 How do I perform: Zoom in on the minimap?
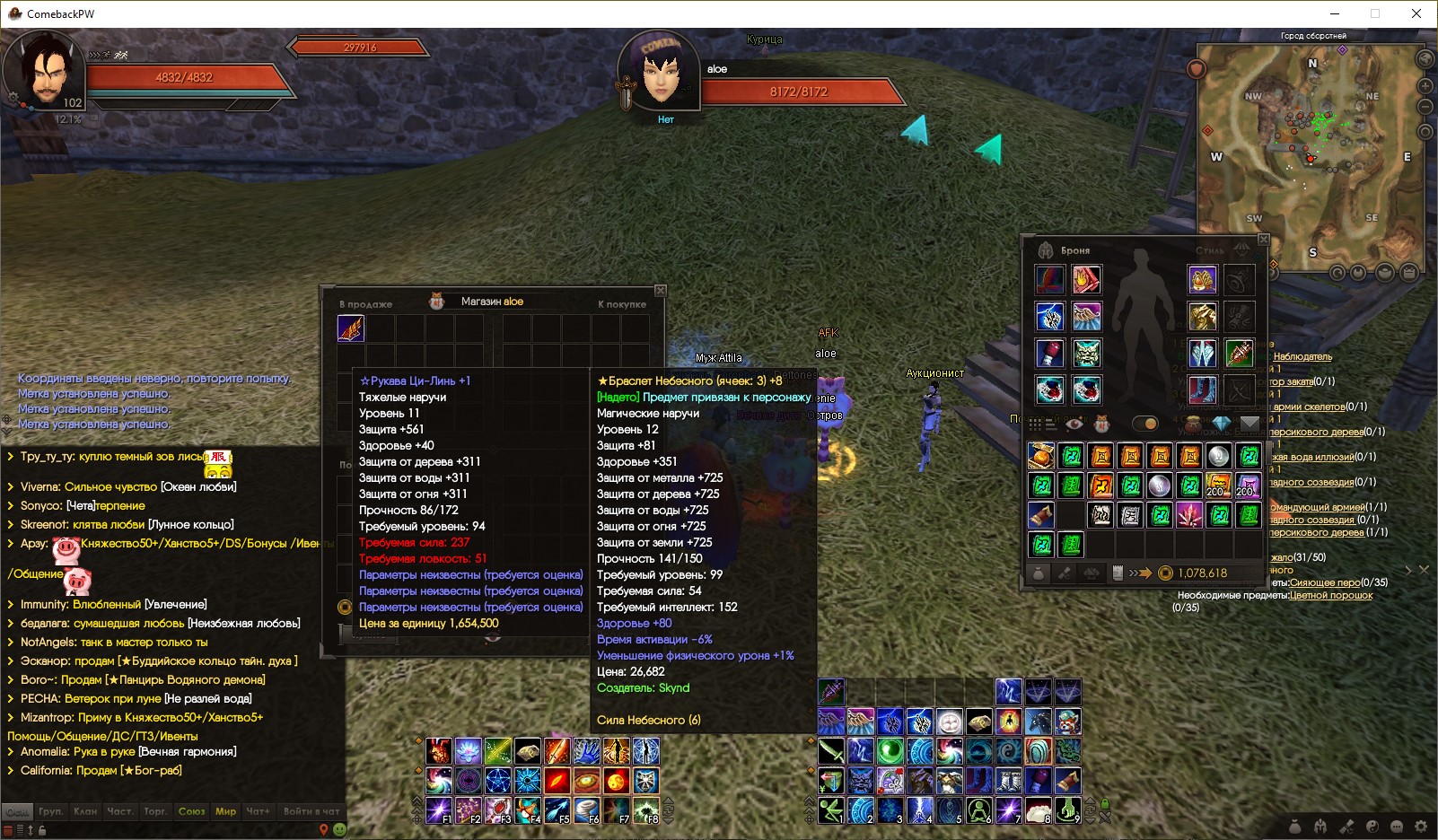[x=1425, y=86]
